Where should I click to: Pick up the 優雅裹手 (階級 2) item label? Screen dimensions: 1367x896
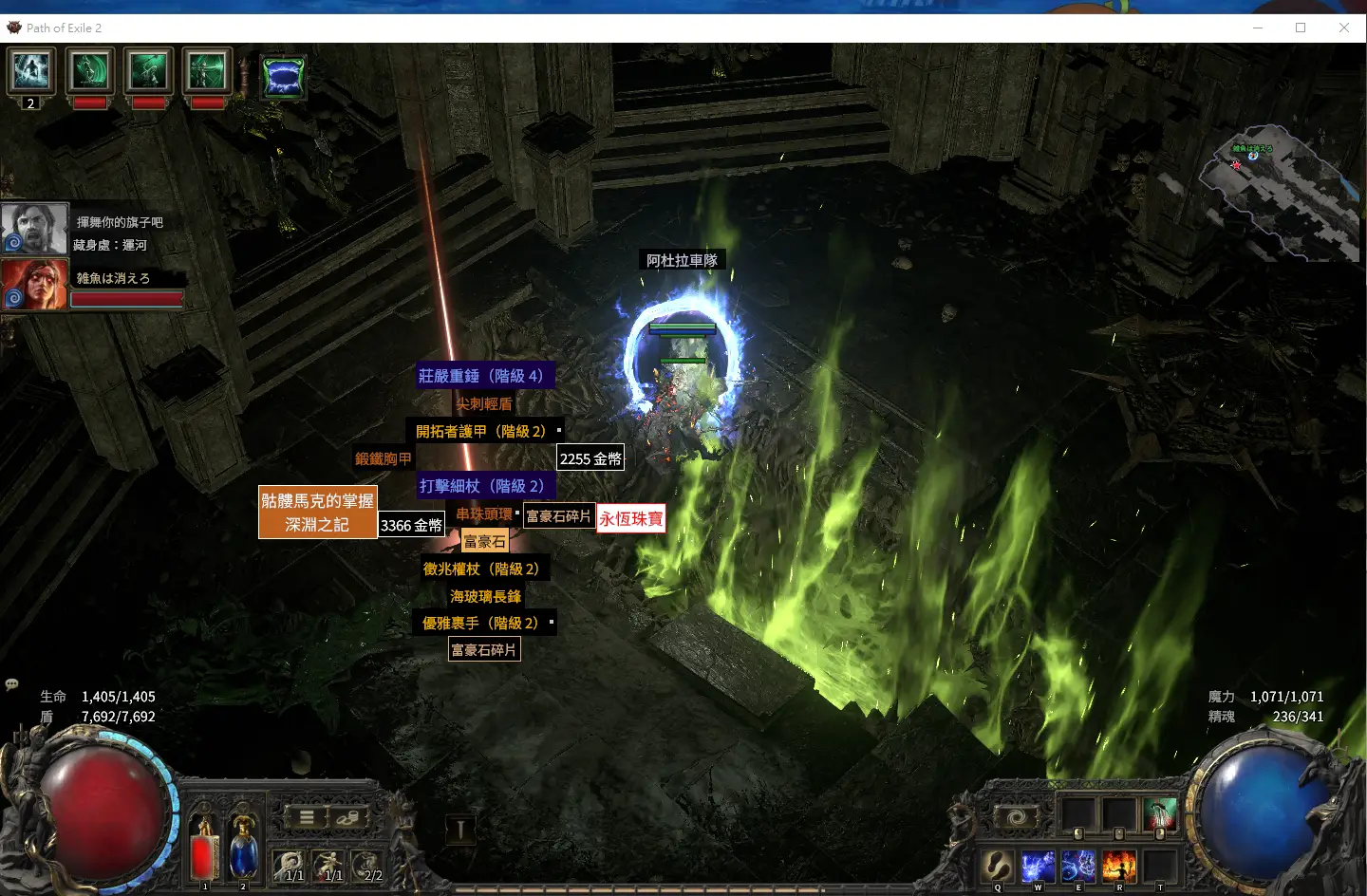point(480,624)
